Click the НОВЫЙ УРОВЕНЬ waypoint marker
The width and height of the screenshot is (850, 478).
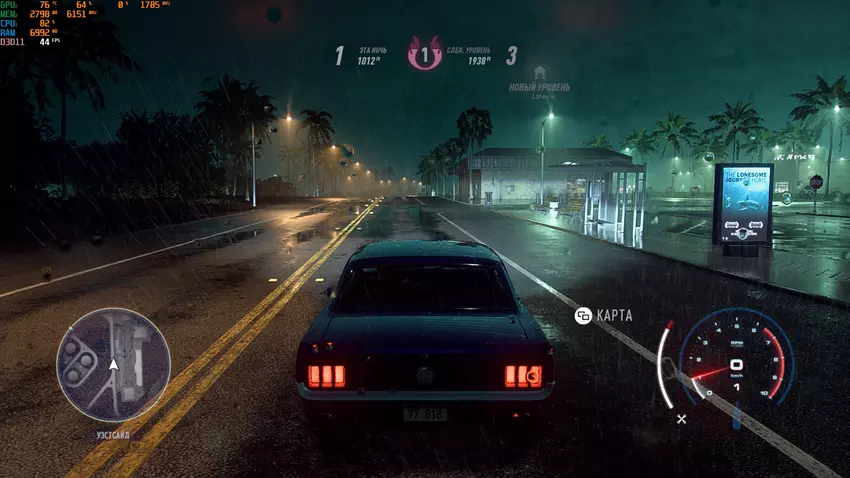[540, 74]
